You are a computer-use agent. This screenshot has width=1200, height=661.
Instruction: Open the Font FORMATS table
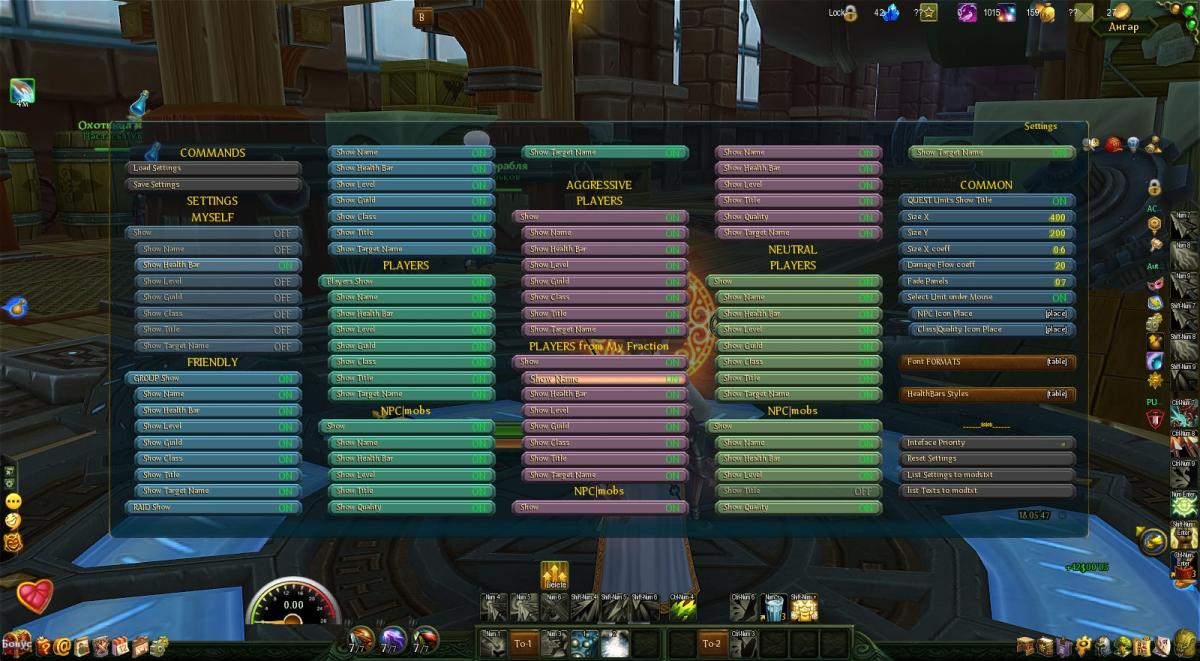tap(987, 362)
